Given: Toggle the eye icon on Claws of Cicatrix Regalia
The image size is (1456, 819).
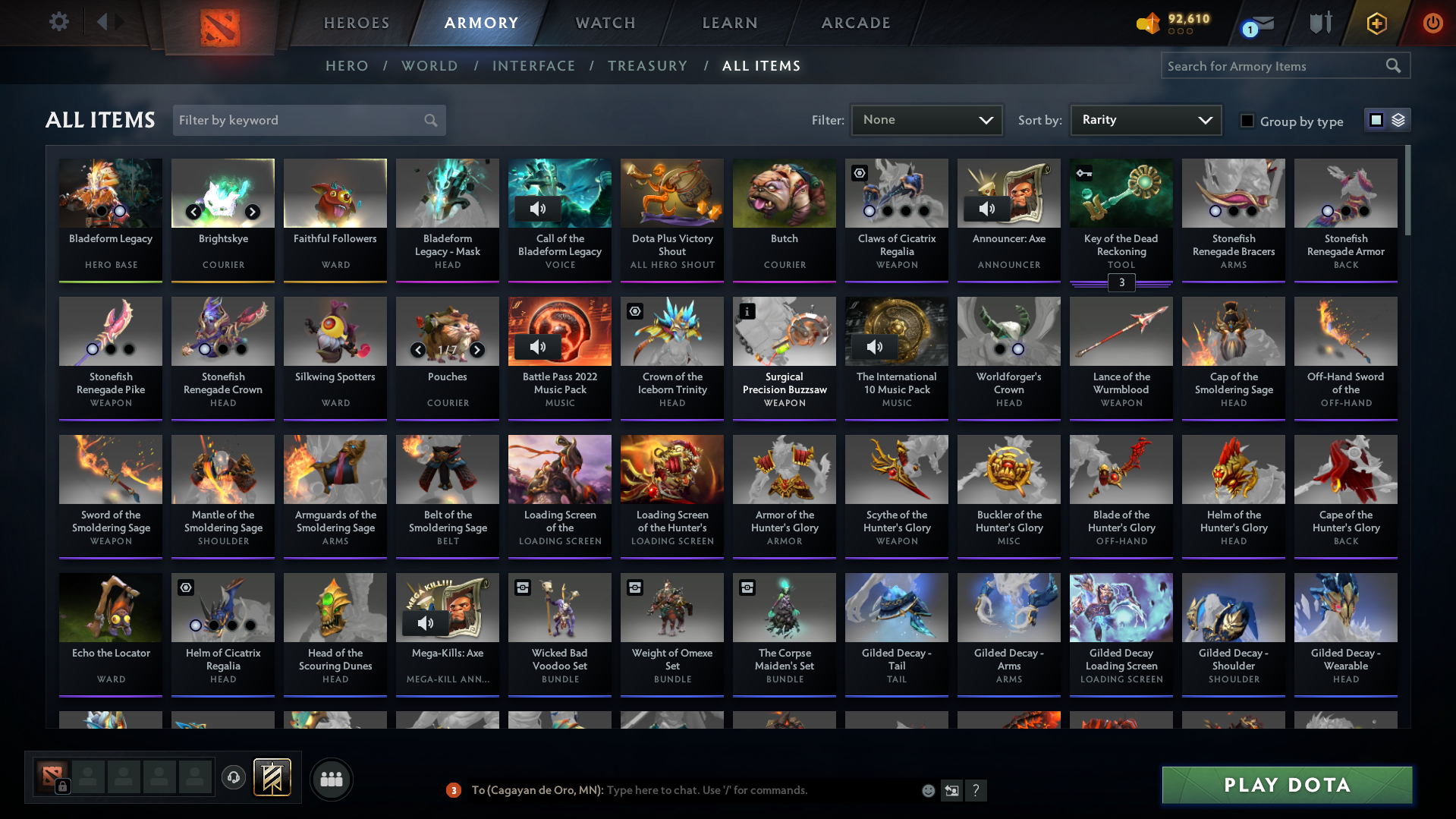Looking at the screenshot, I should click(859, 173).
